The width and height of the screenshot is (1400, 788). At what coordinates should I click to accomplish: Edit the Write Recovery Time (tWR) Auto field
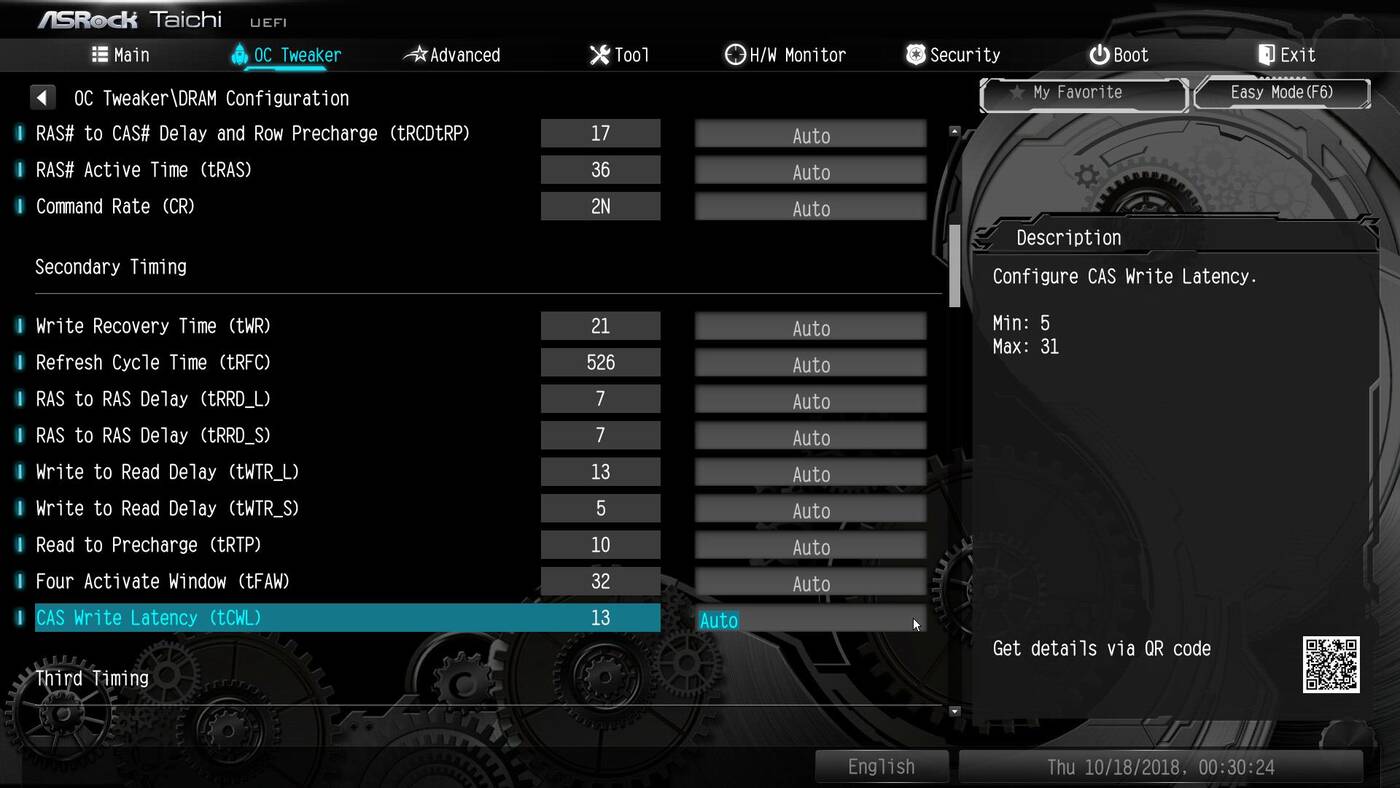point(810,328)
